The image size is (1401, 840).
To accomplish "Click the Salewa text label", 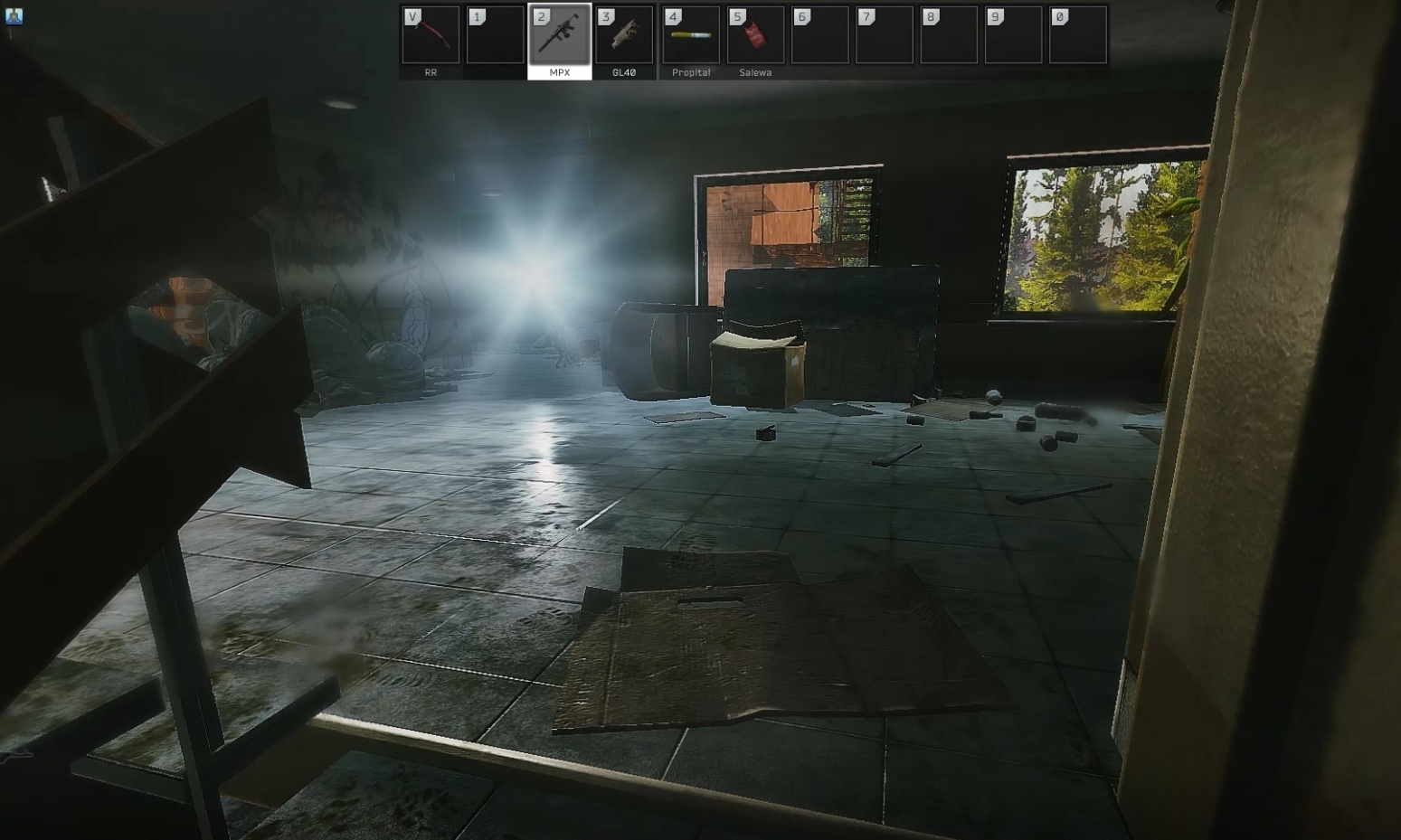I will (754, 72).
